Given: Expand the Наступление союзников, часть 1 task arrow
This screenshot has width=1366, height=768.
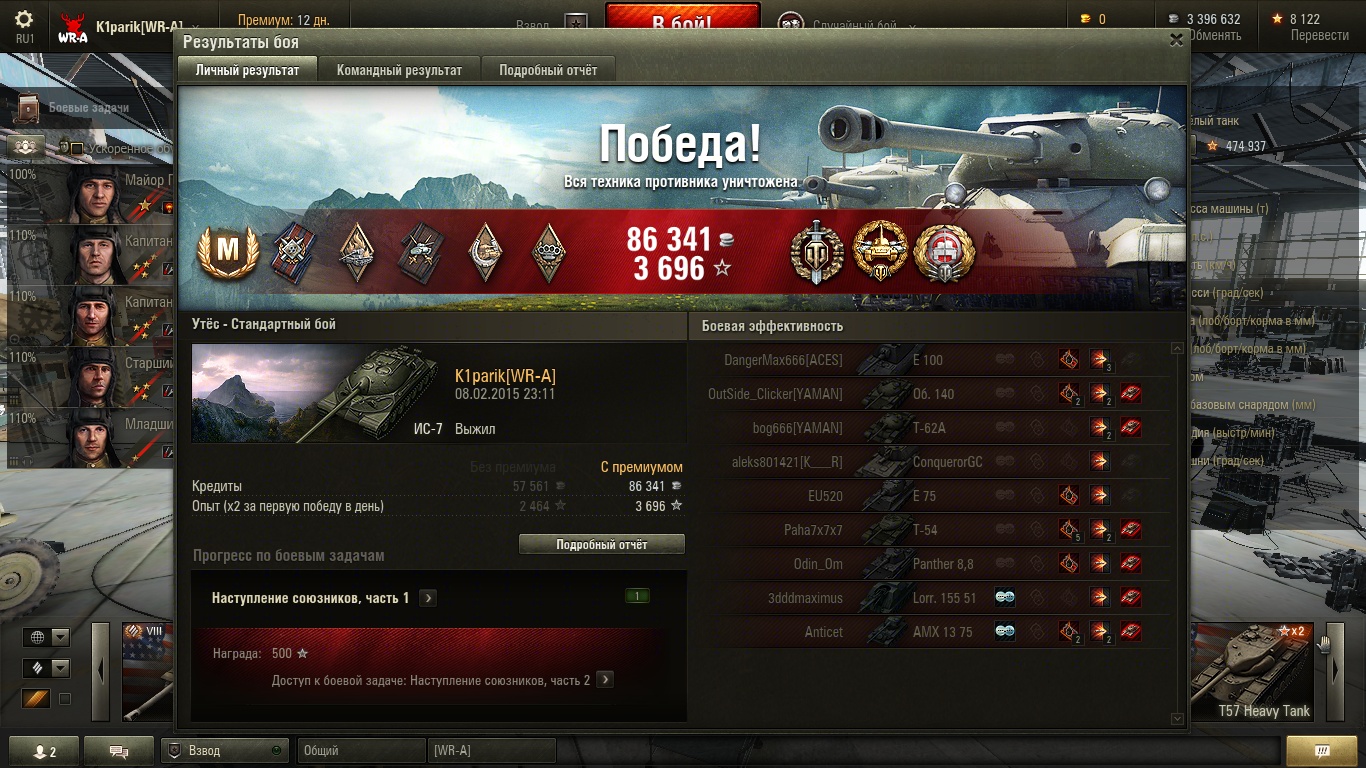Looking at the screenshot, I should click(x=428, y=598).
